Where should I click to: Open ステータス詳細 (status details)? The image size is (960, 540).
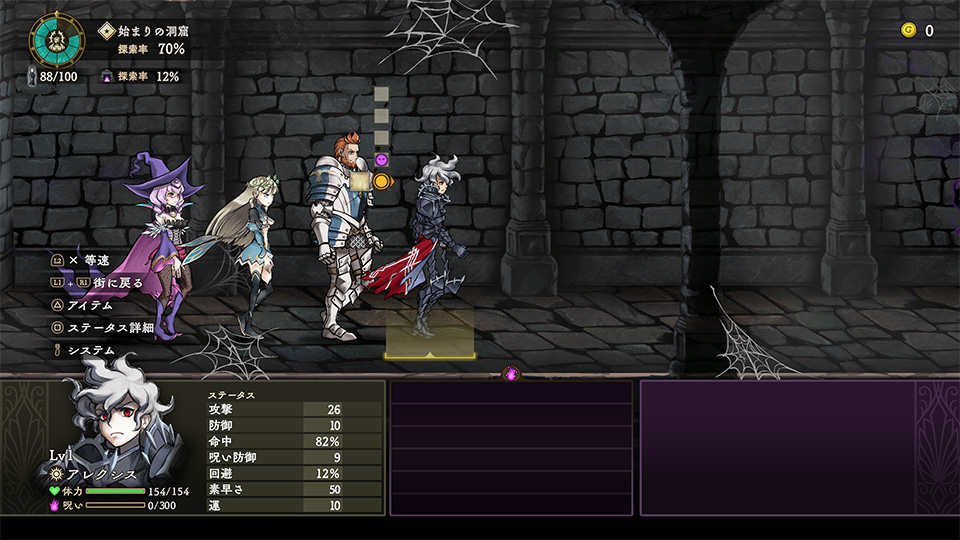coord(109,328)
